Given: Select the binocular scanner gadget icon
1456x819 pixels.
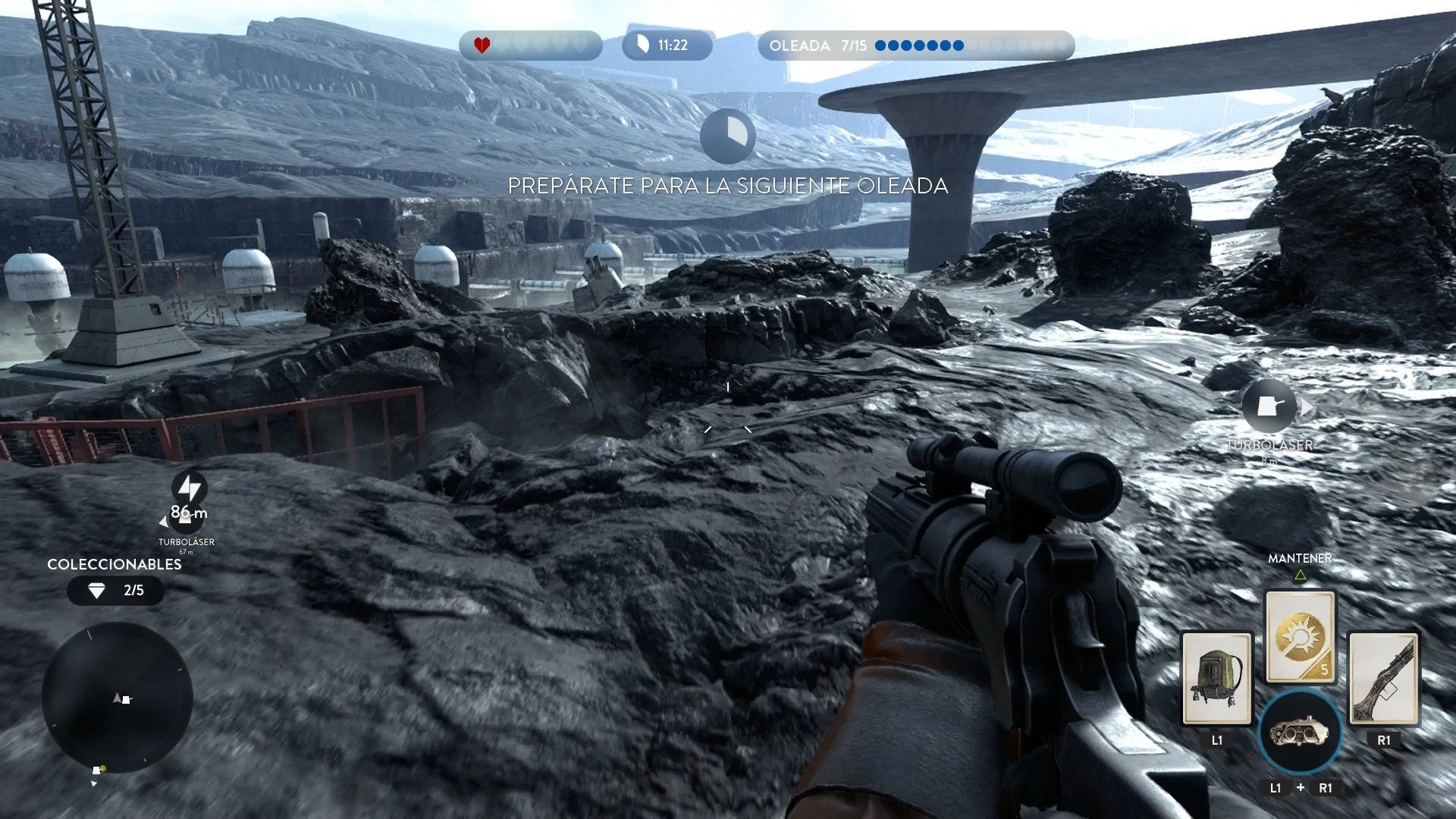Looking at the screenshot, I should click(1300, 733).
